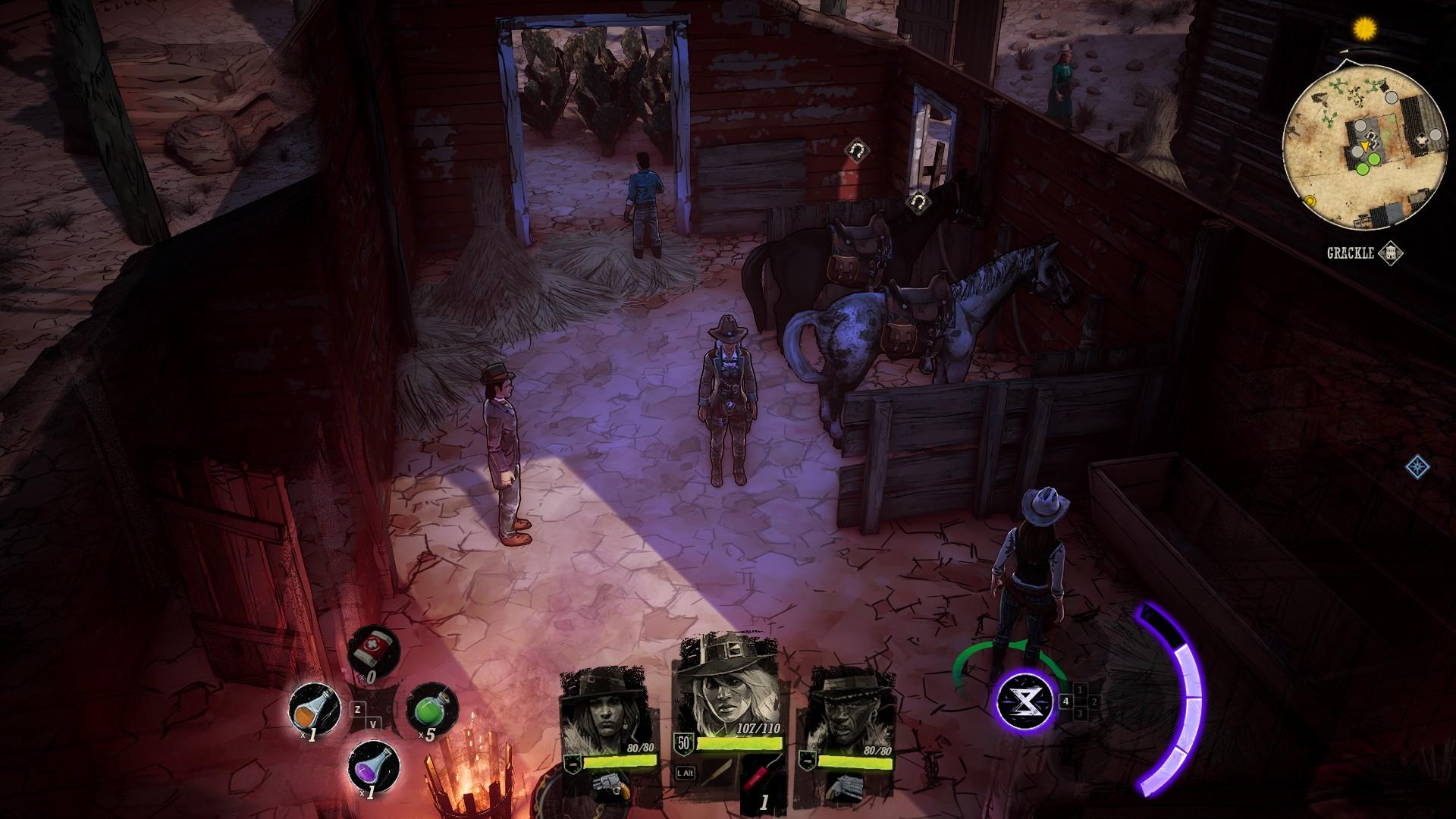
Task: Select the green potion with five charges
Action: coord(432,710)
